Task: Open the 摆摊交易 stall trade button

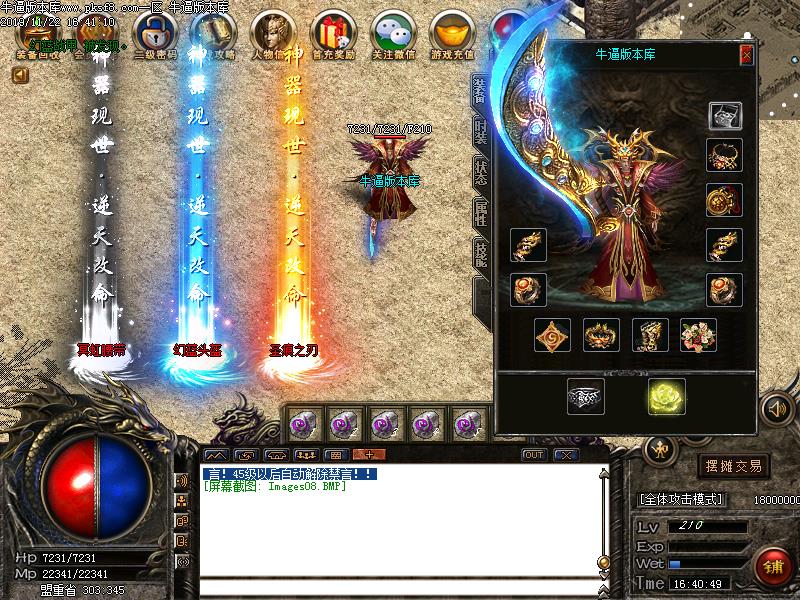Action: (x=735, y=466)
